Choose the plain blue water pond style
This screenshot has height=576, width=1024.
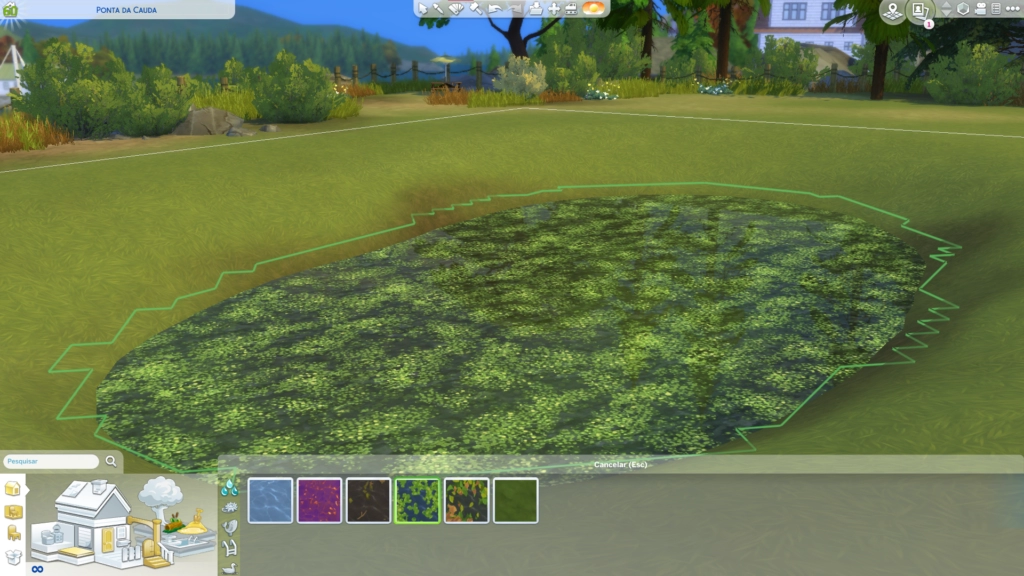coord(270,500)
